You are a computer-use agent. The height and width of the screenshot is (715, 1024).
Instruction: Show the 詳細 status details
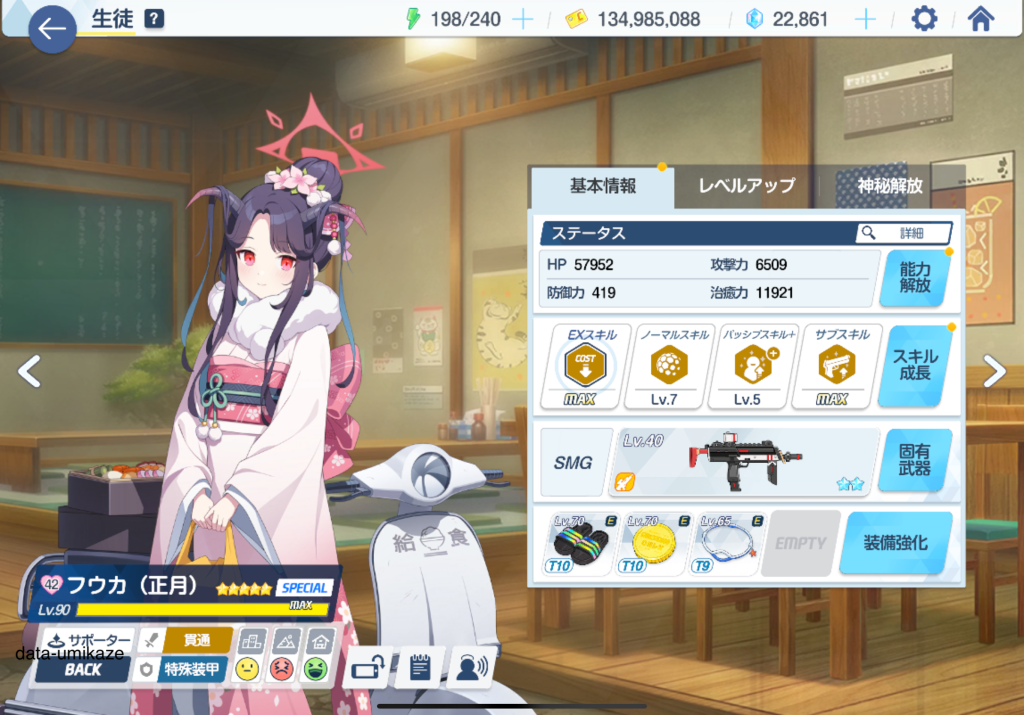tap(903, 233)
